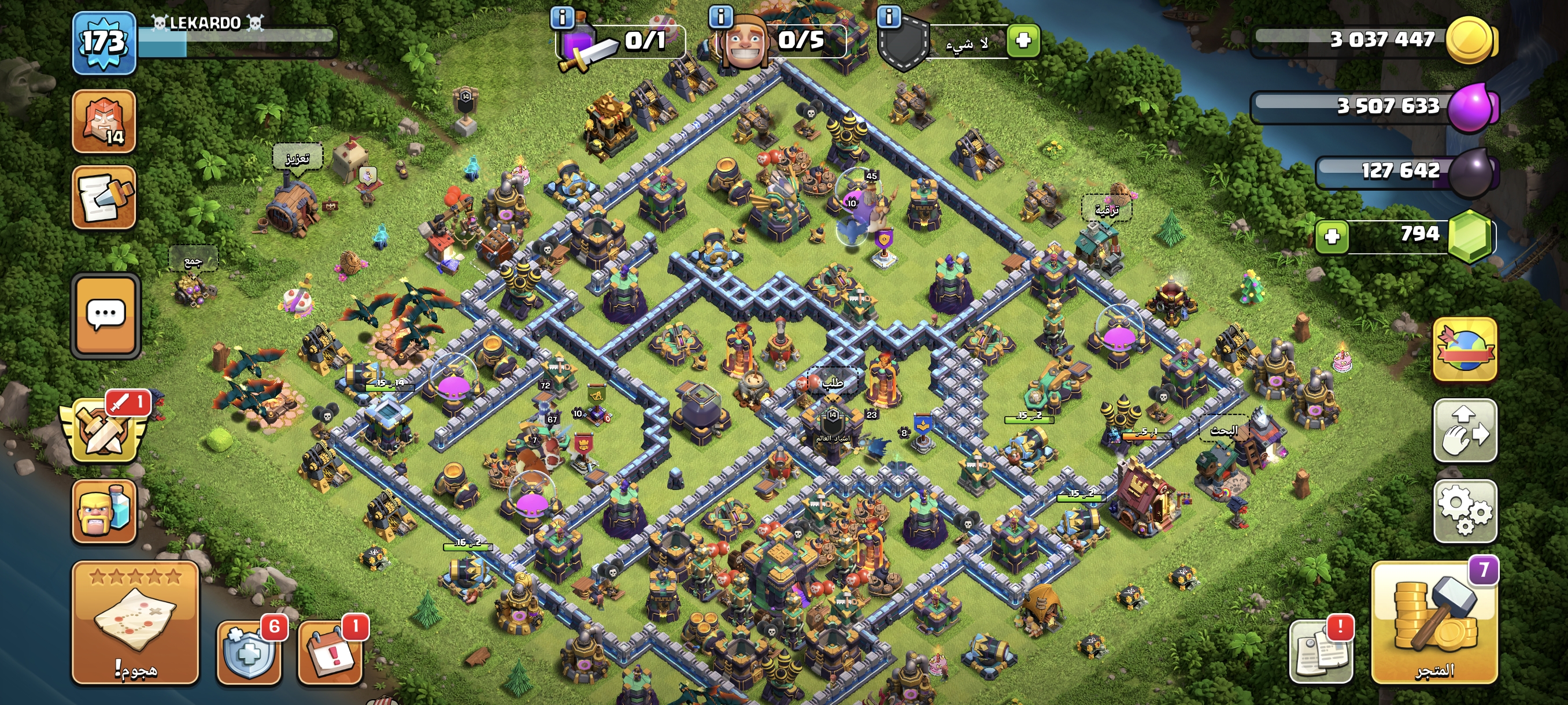Add gems with the green plus

pyautogui.click(x=1332, y=236)
